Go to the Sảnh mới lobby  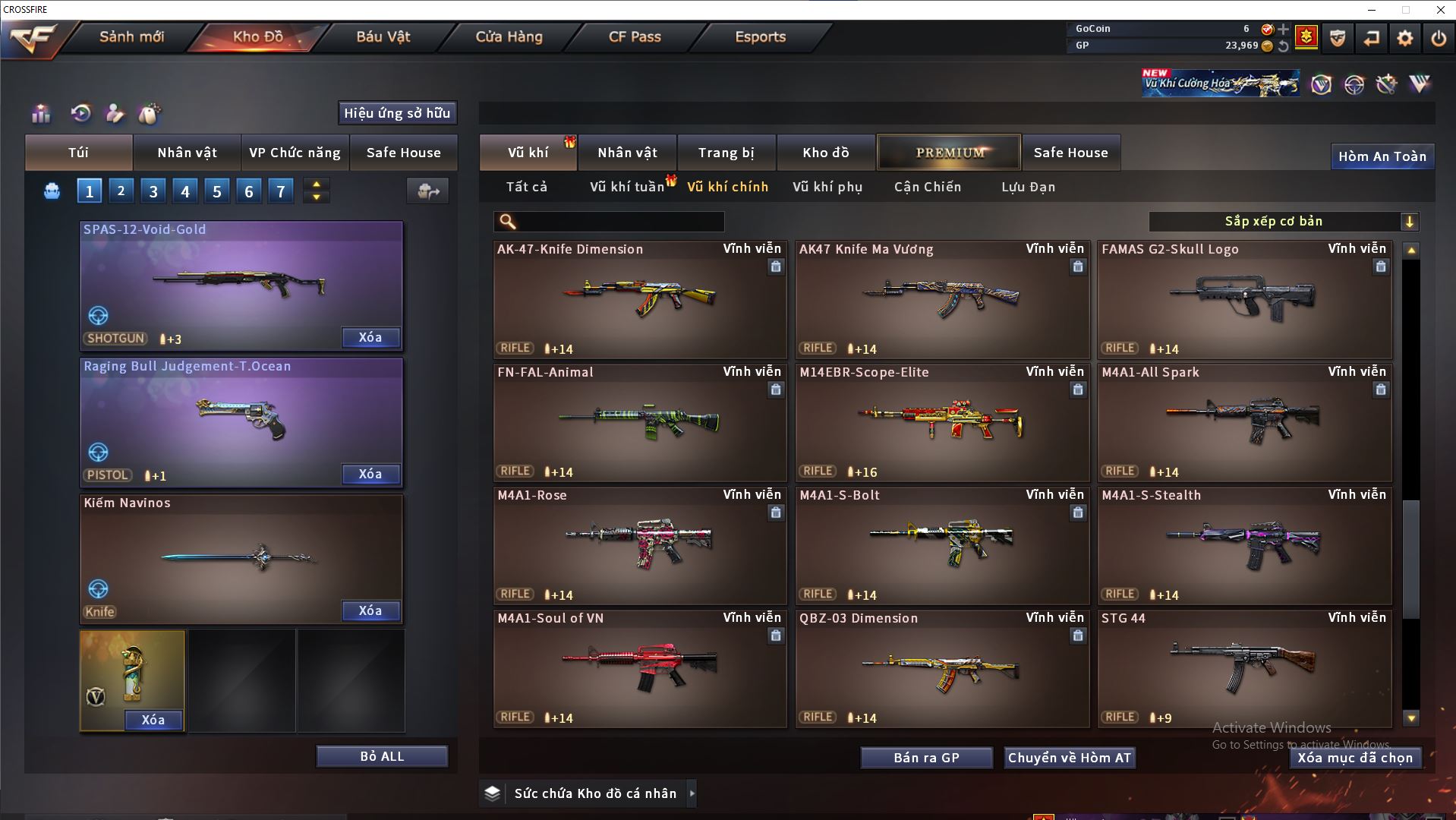tap(131, 36)
